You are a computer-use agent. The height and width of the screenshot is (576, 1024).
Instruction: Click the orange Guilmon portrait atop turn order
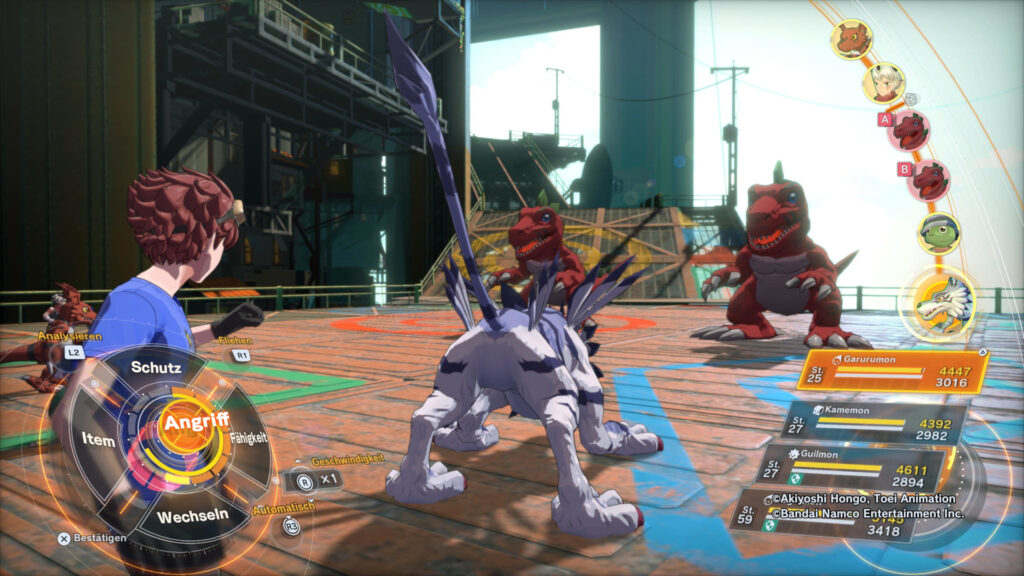point(852,40)
